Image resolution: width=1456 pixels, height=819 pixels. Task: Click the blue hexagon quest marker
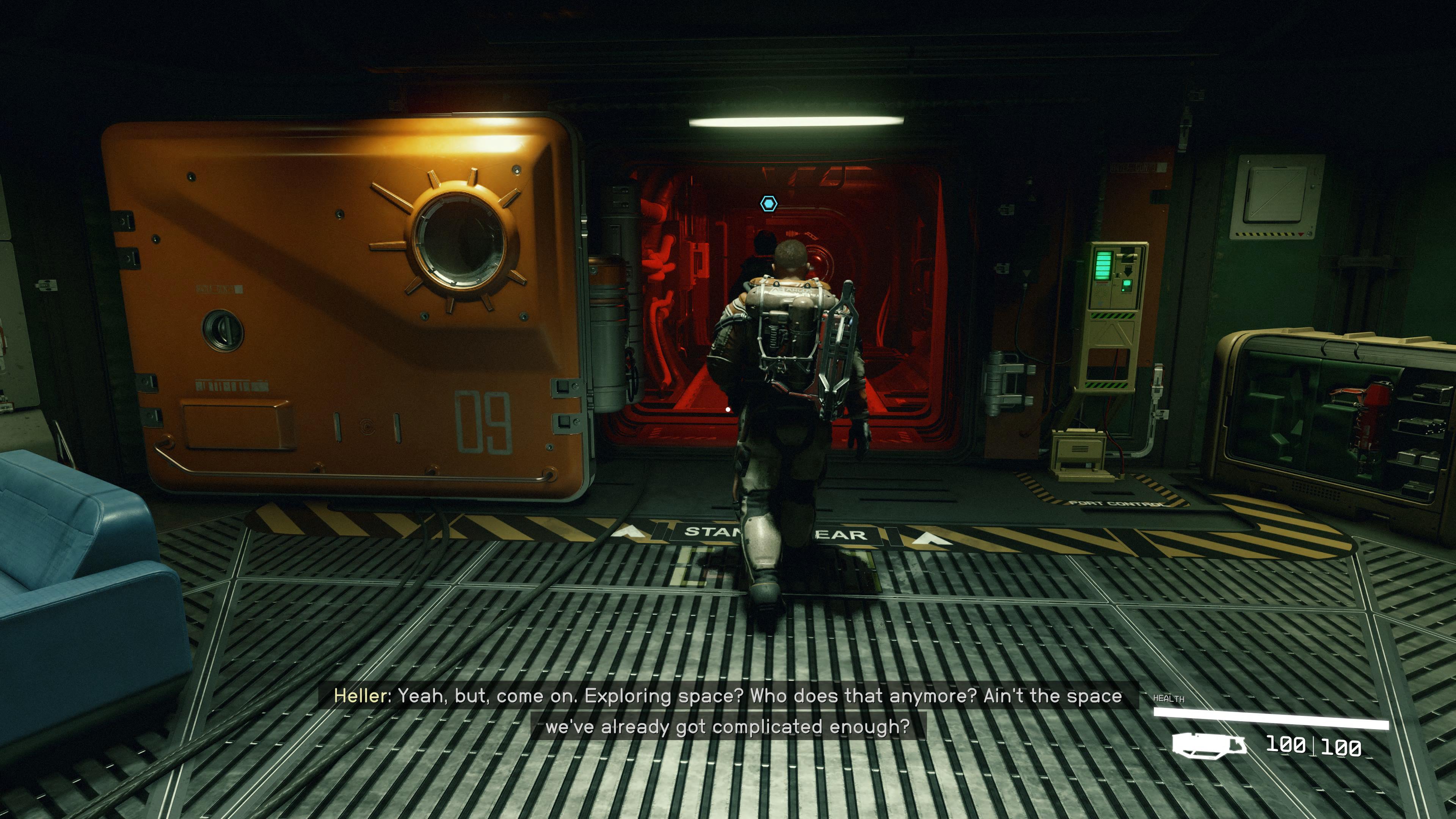pos(768,204)
